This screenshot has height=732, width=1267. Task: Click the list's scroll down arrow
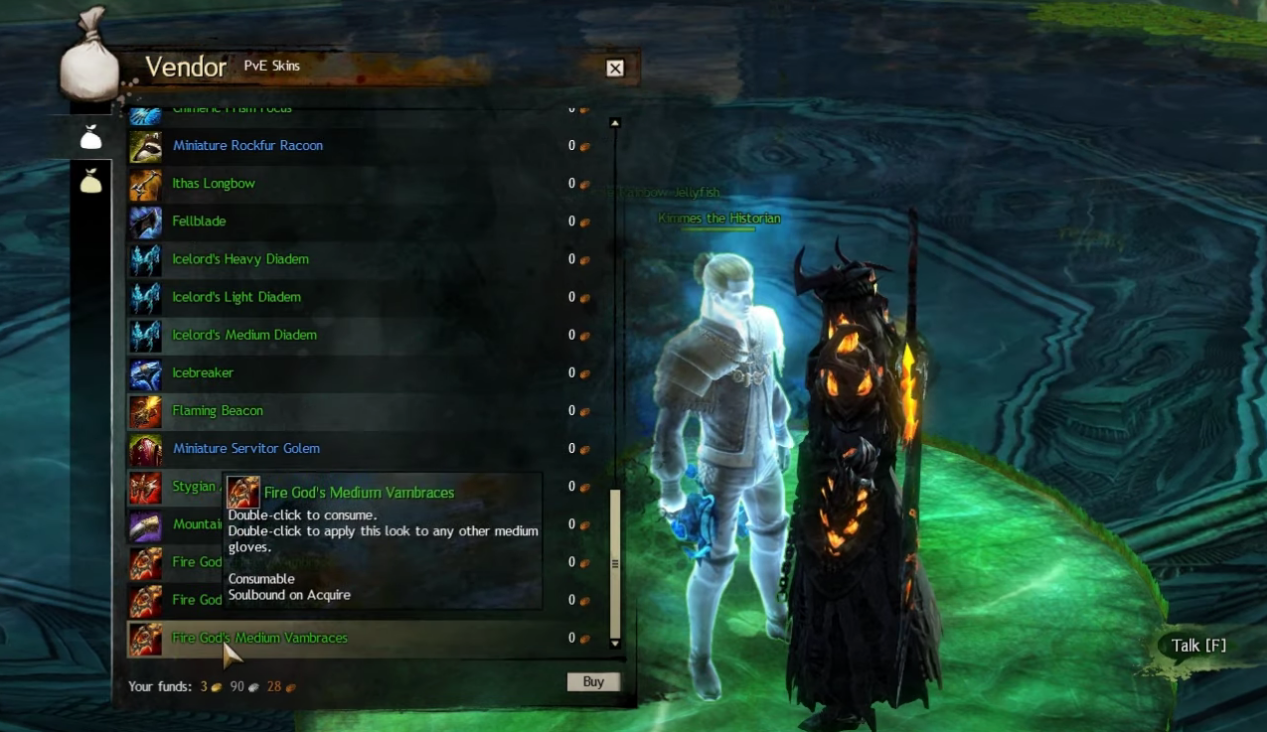[x=615, y=643]
